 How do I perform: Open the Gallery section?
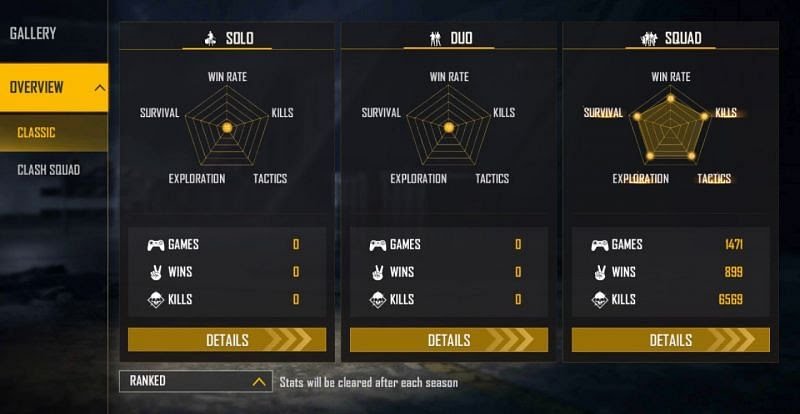point(34,33)
